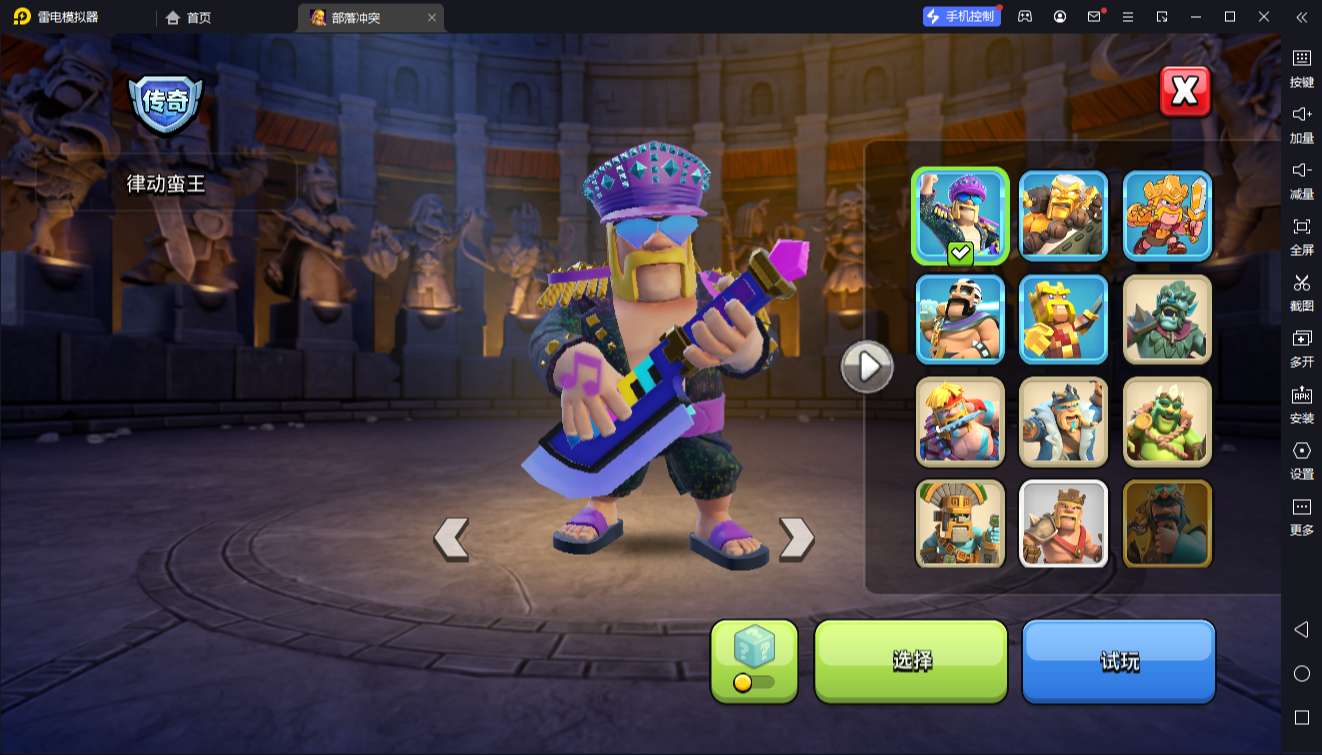Click the green 选择 (select) button
Viewport: 1322px width, 755px height.
click(911, 660)
